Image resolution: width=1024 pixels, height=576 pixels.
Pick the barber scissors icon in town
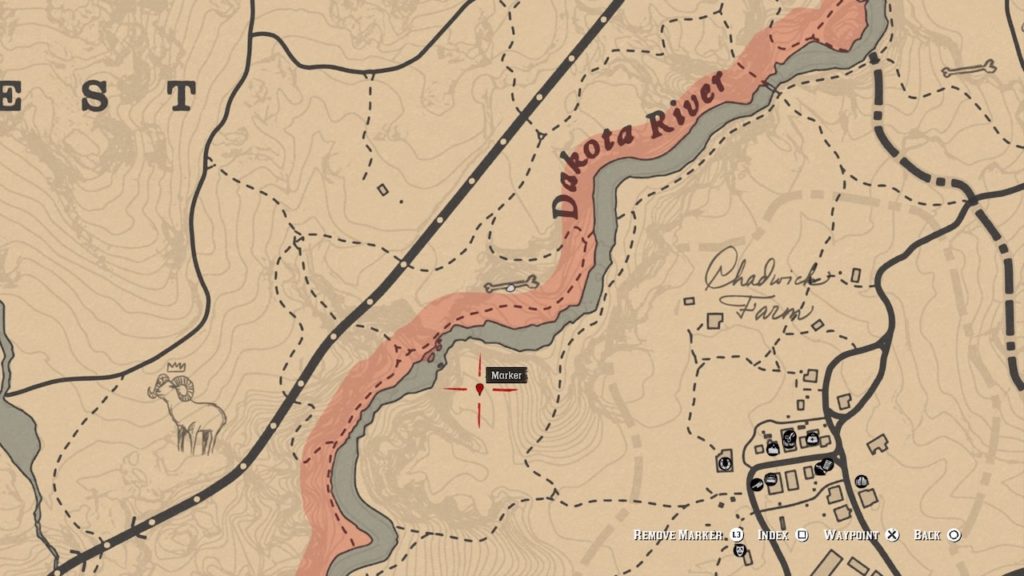coord(789,437)
